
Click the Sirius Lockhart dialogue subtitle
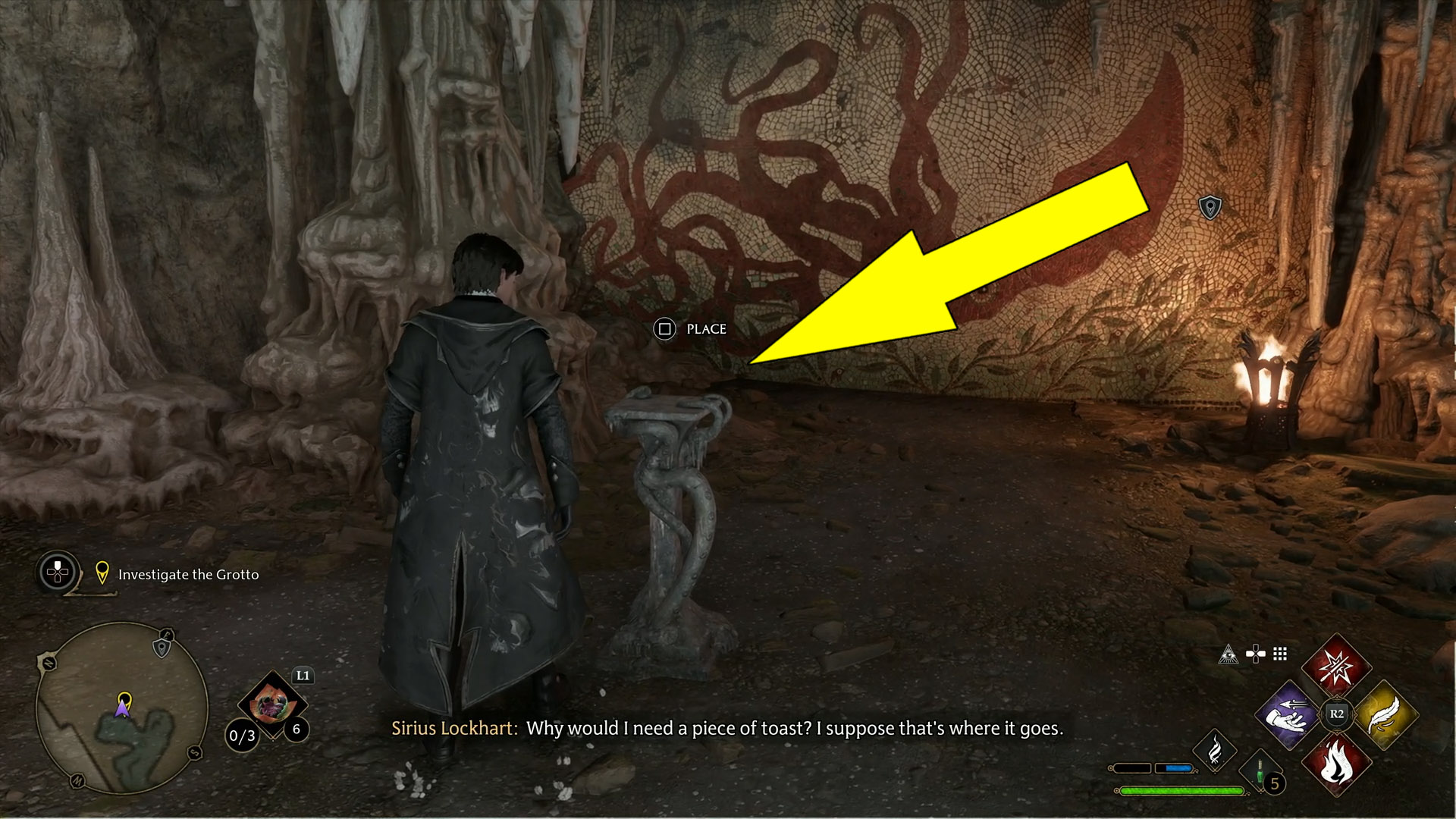pos(728,729)
